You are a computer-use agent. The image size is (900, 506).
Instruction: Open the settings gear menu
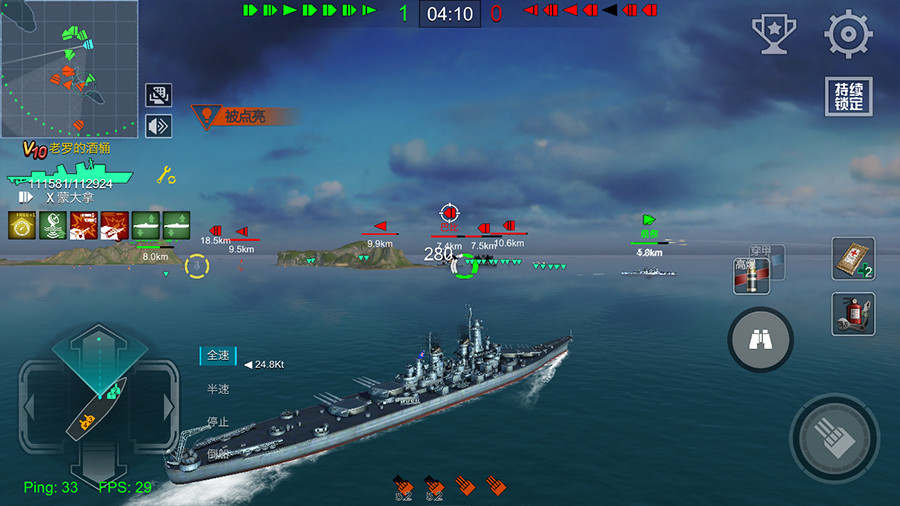tap(848, 34)
